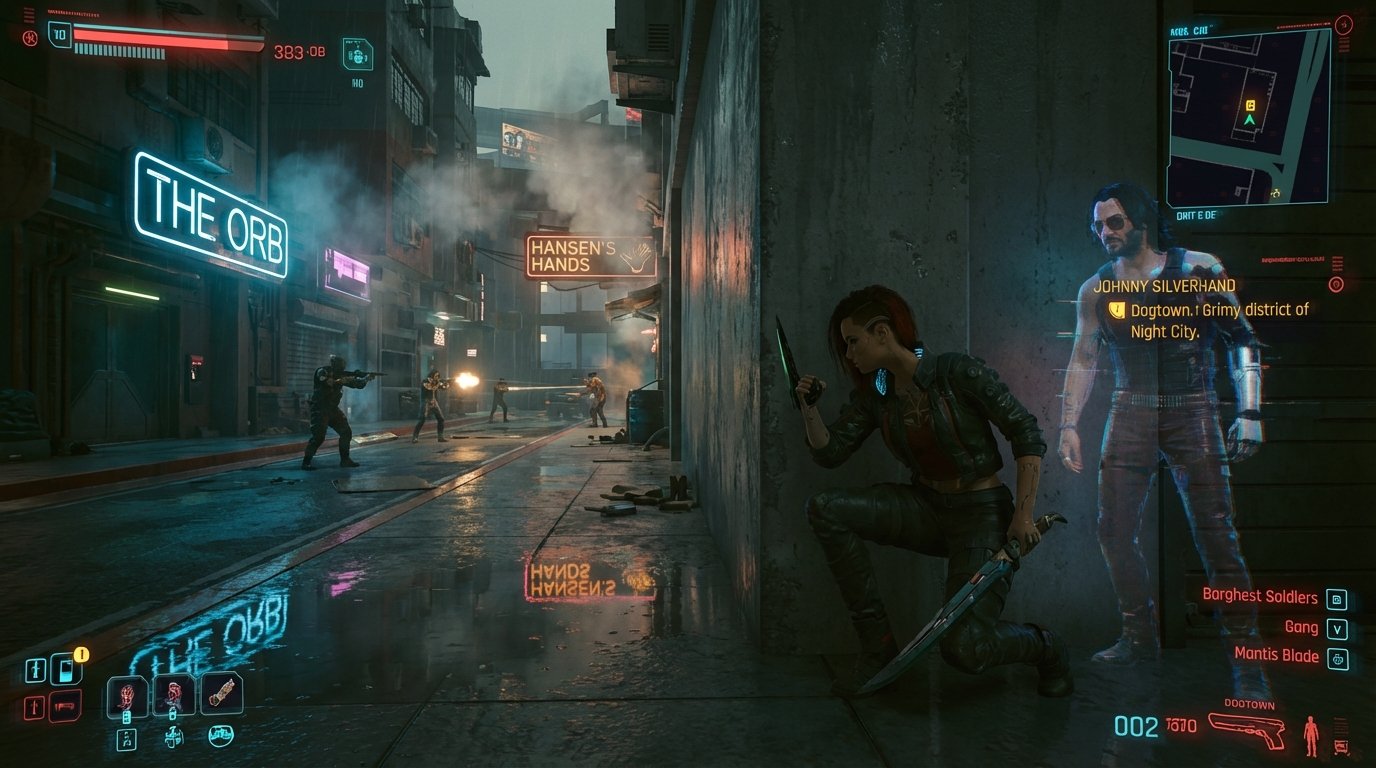The width and height of the screenshot is (1376, 768).
Task: Open the relic icon in the top-left corner
Action: click(31, 37)
